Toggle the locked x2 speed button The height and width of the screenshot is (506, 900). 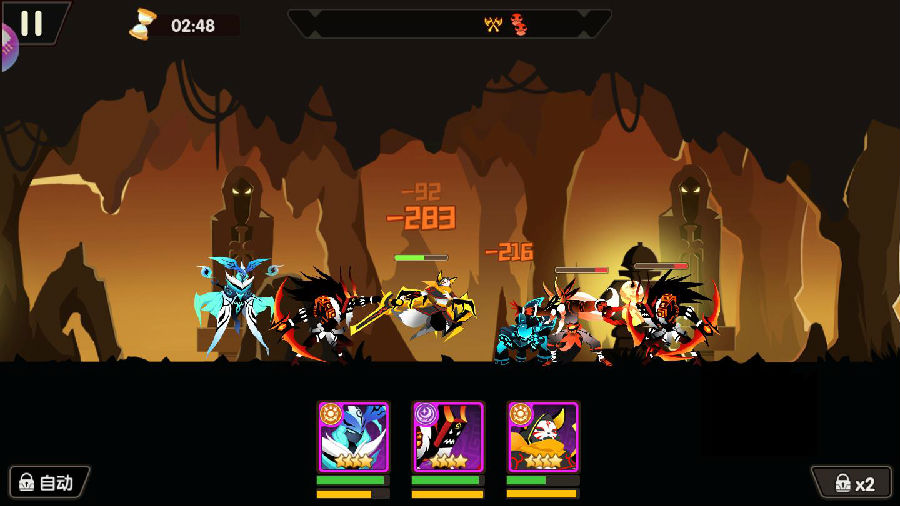point(853,484)
